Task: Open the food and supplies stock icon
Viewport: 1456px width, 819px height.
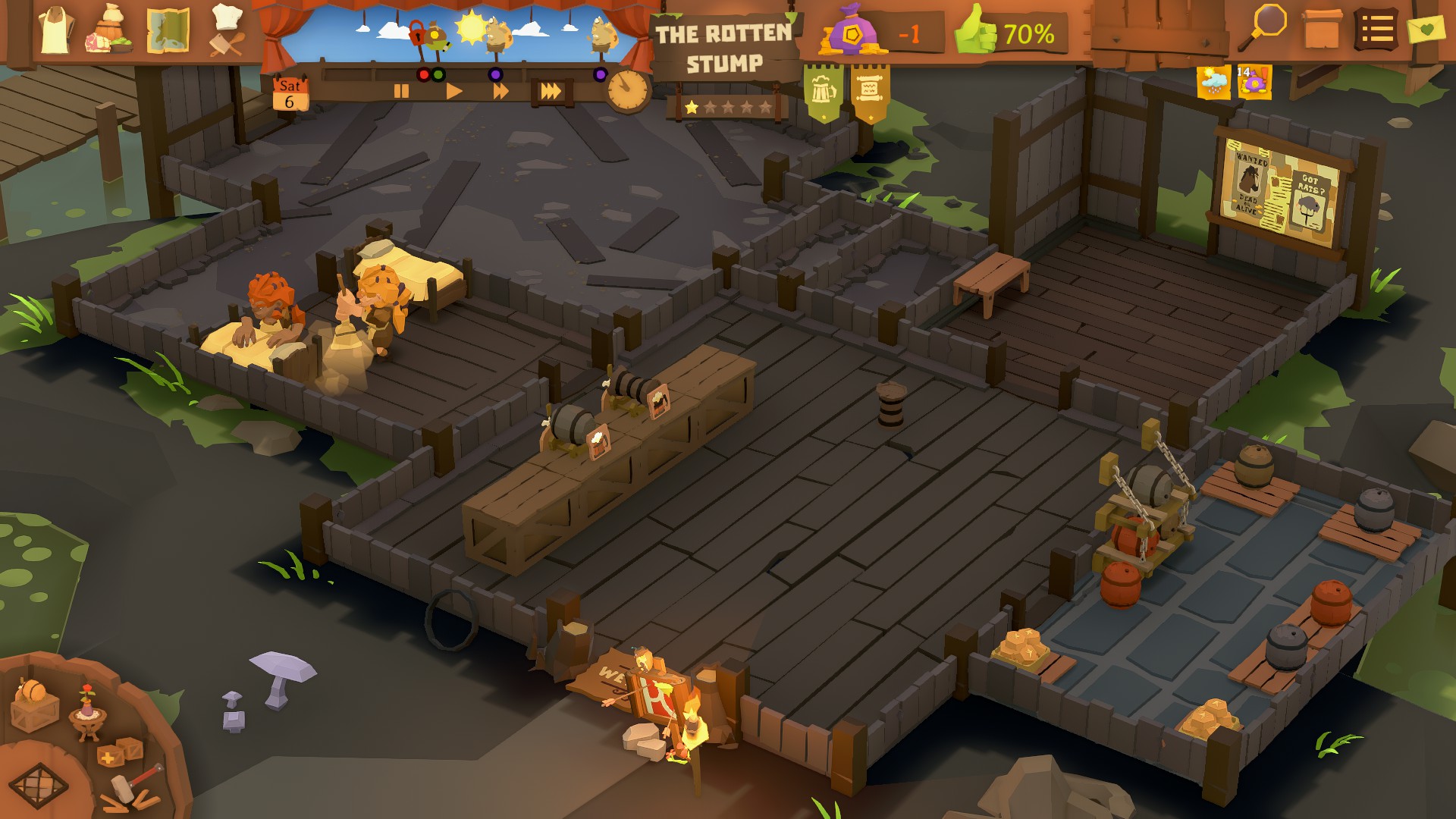Action: tap(111, 32)
